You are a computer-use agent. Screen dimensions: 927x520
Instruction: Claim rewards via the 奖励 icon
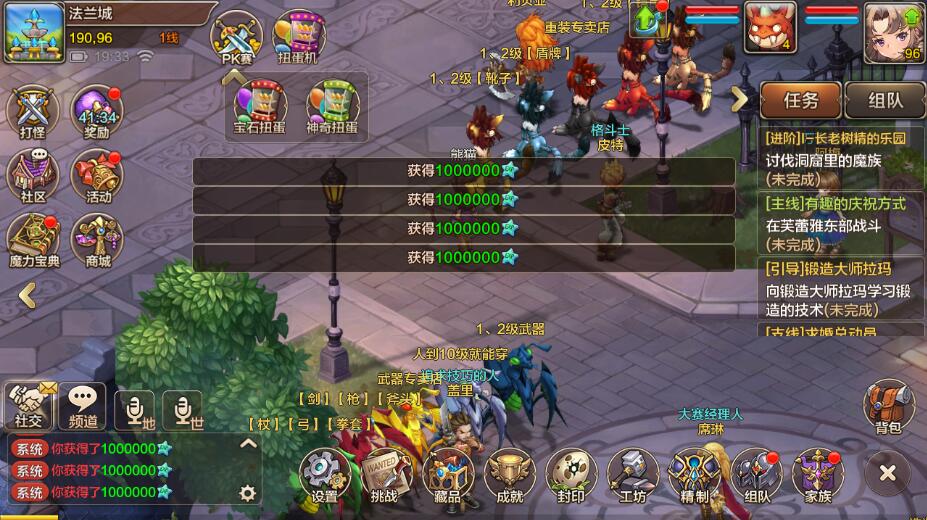[96, 112]
